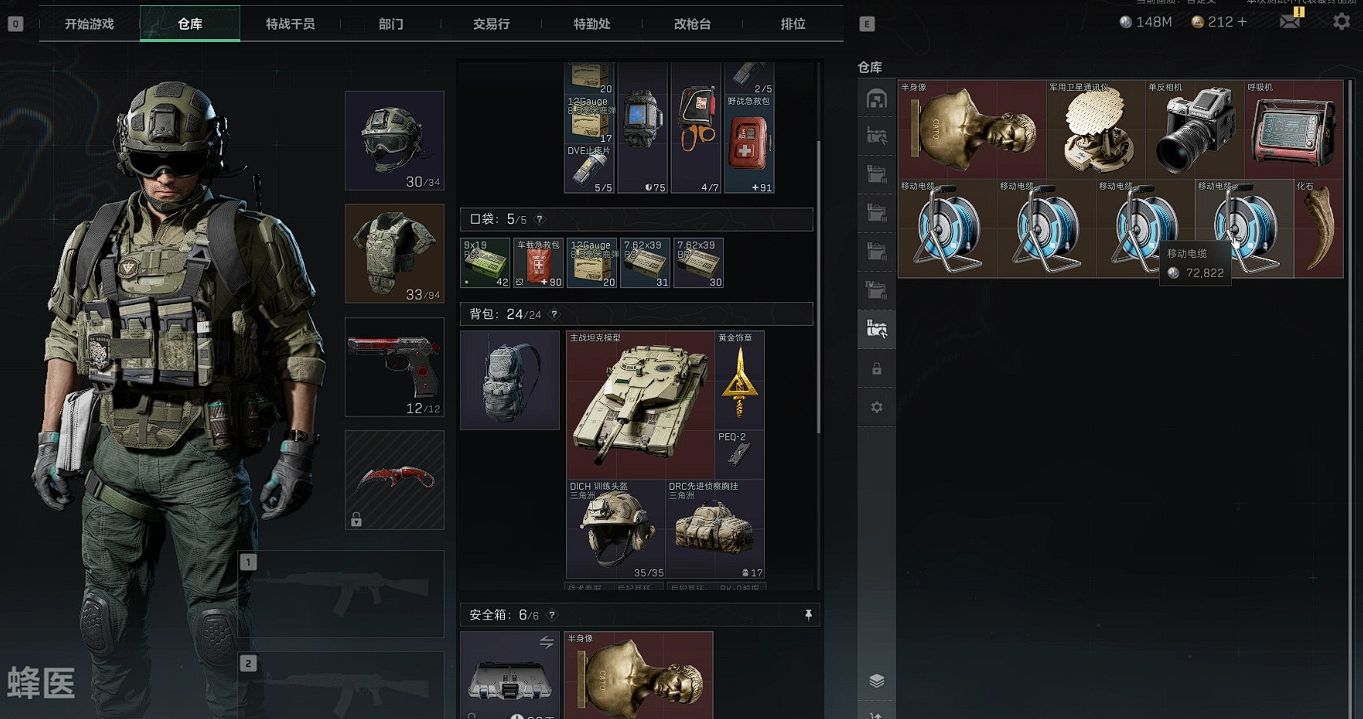Select the 主战坦克模型 tank item

(x=640, y=405)
